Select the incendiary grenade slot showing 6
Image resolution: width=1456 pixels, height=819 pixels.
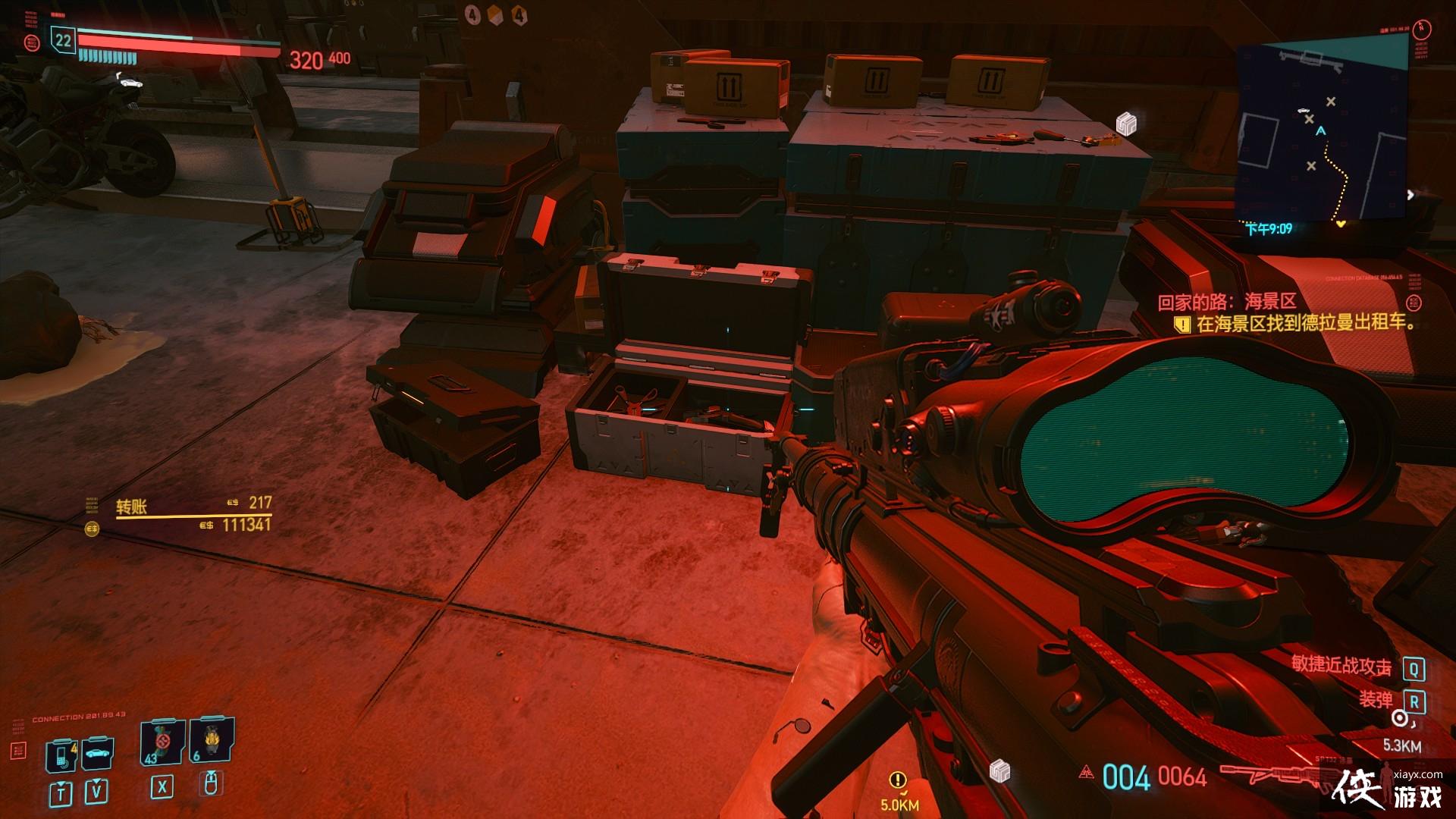coord(211,741)
